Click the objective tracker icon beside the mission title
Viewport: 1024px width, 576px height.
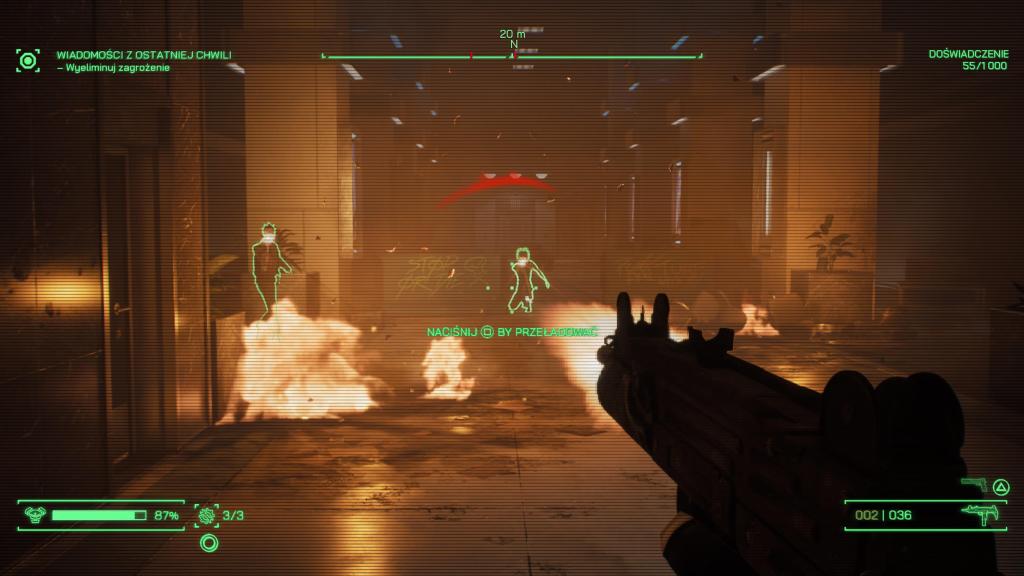[28, 60]
